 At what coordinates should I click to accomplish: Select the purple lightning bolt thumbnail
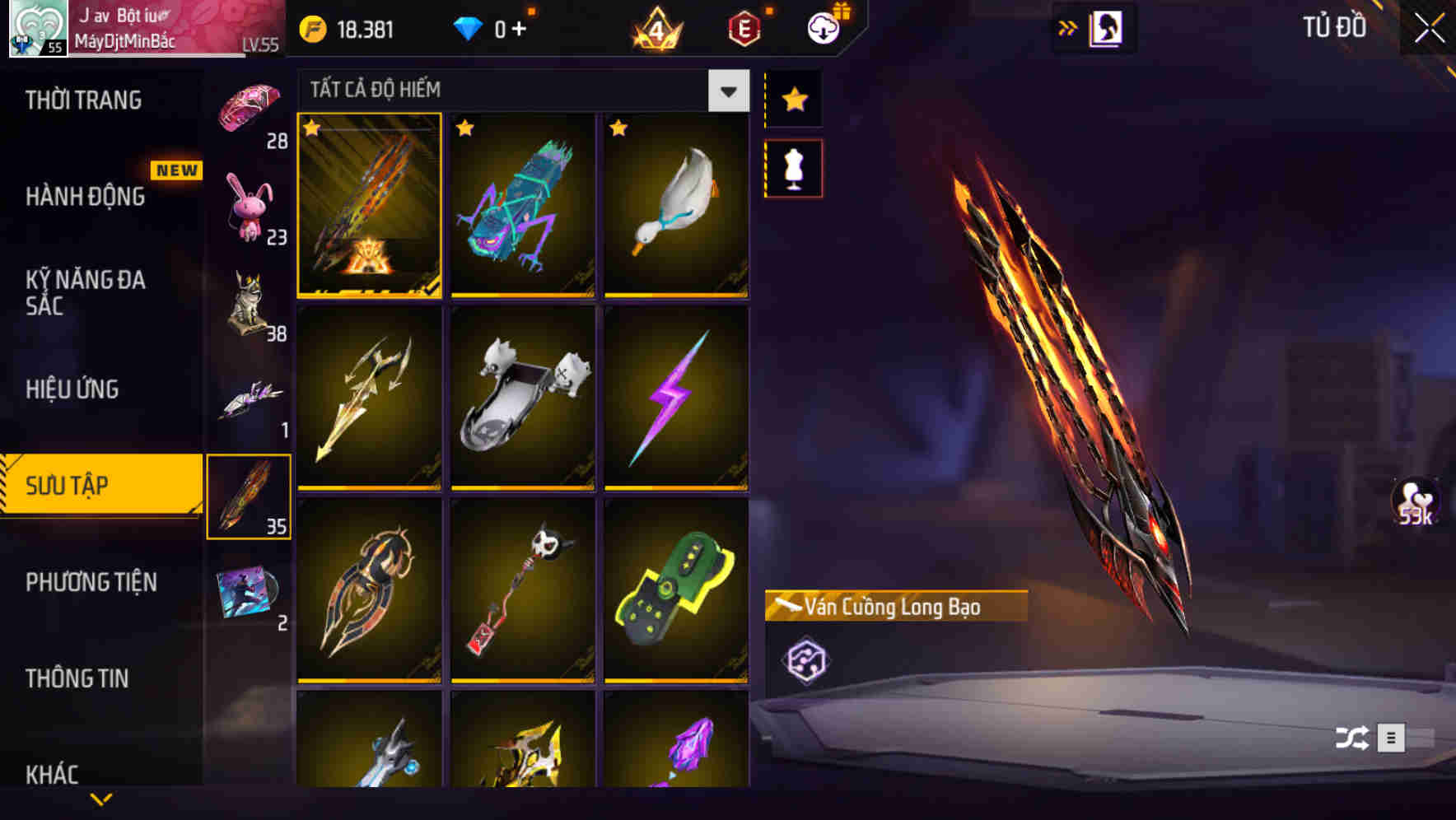676,399
